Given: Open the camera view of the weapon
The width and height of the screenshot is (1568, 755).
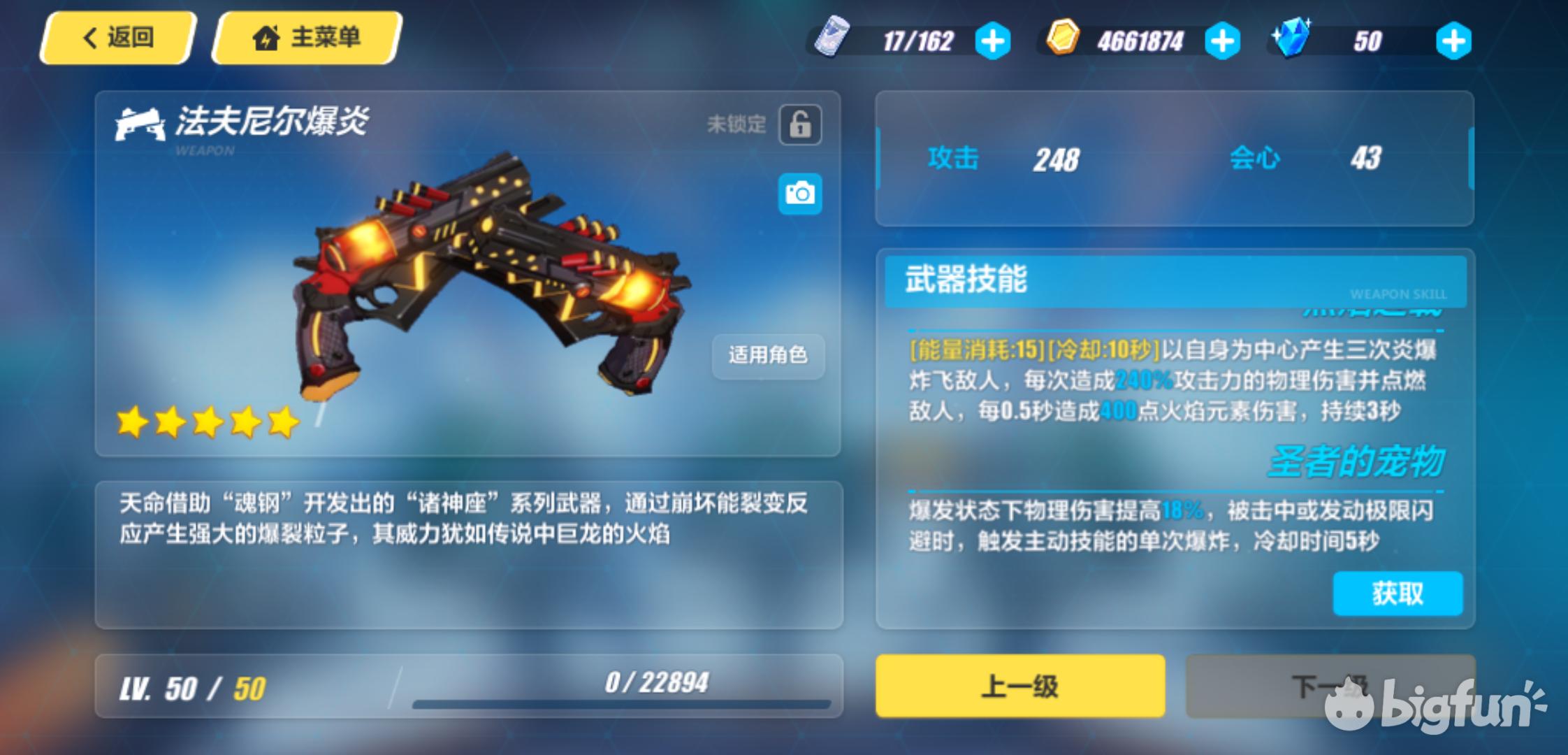Looking at the screenshot, I should point(800,193).
